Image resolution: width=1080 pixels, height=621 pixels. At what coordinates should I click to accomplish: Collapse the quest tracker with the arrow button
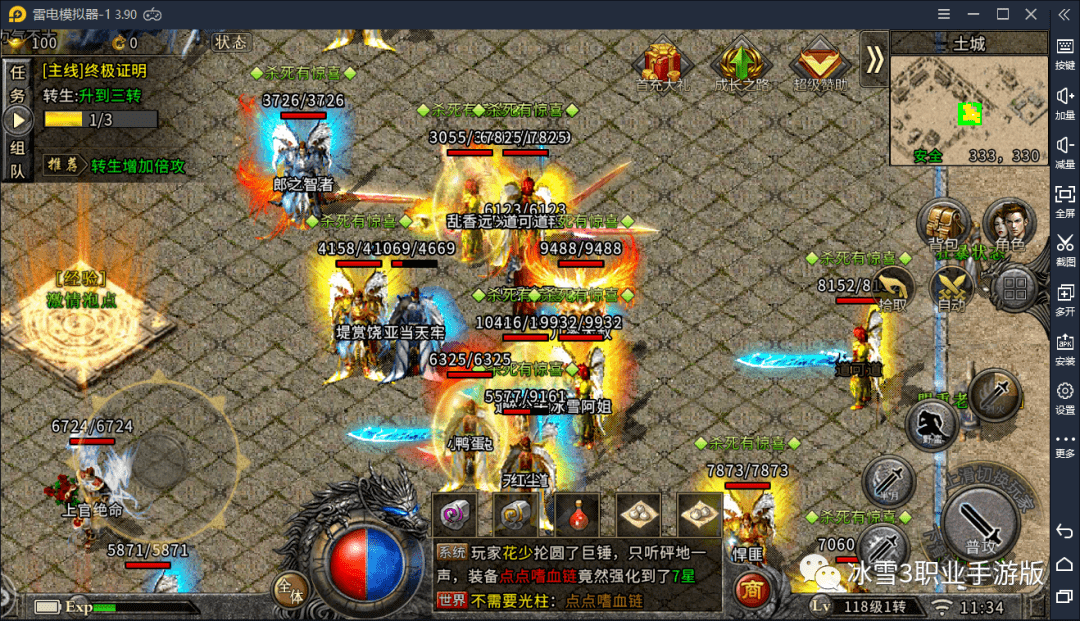pos(17,120)
